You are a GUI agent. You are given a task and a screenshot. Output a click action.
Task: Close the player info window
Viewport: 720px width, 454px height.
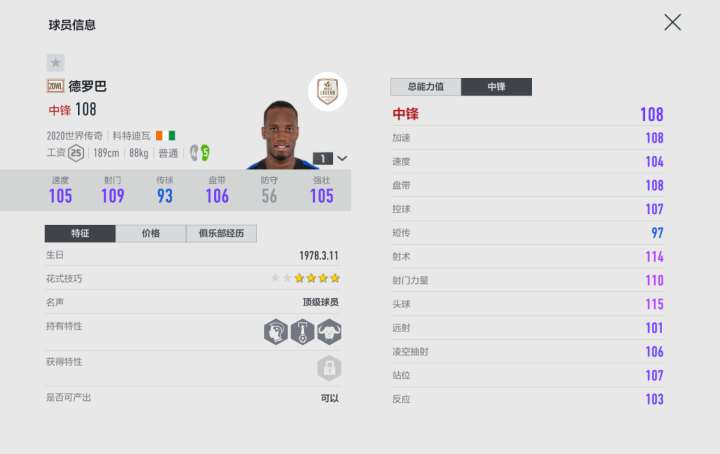[x=673, y=22]
